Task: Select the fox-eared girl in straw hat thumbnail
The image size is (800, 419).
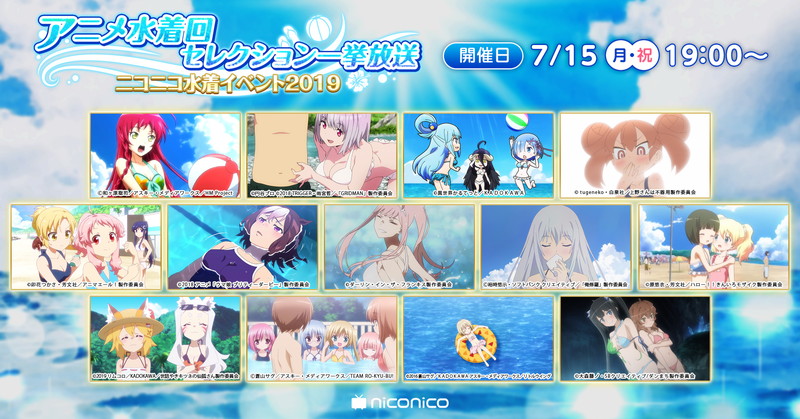Action: coord(165,333)
